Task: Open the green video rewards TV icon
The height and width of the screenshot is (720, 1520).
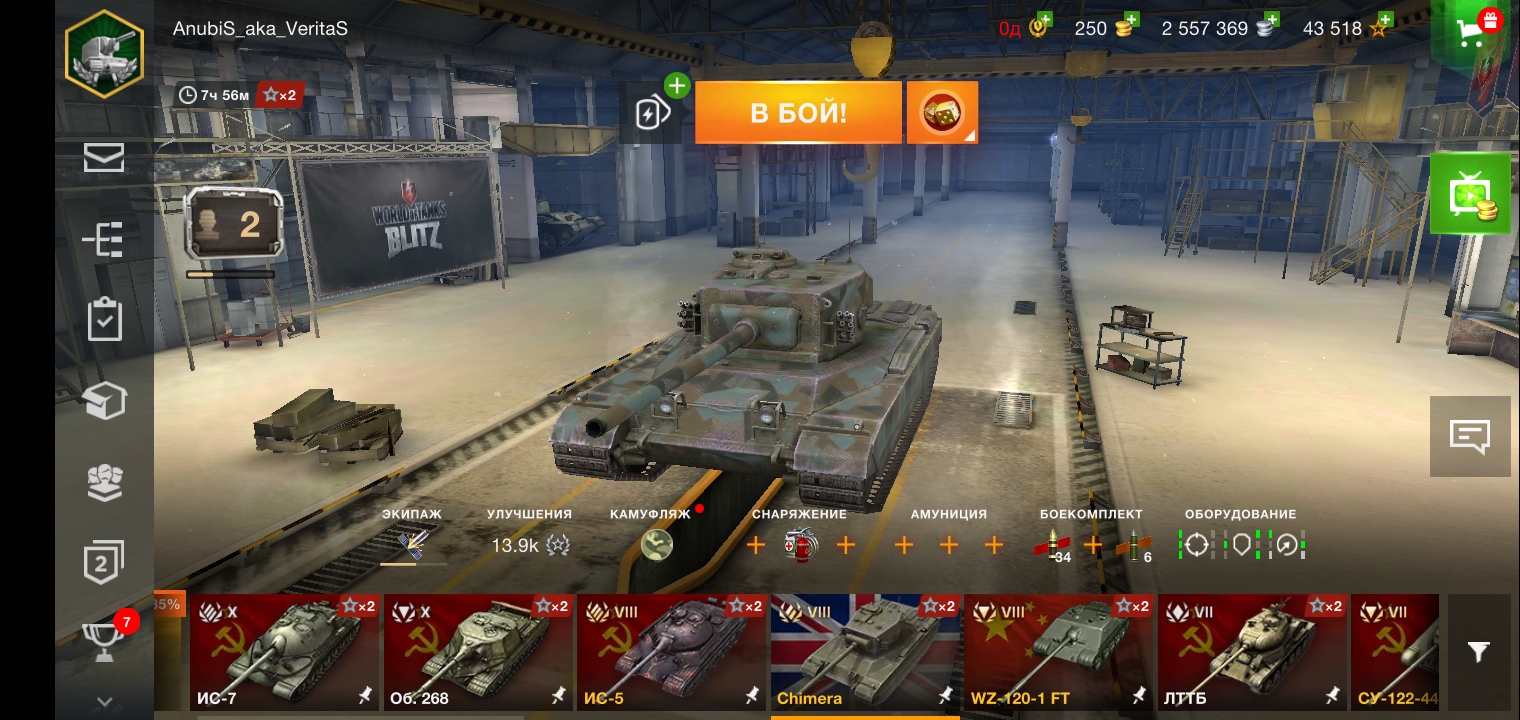Action: click(1470, 192)
